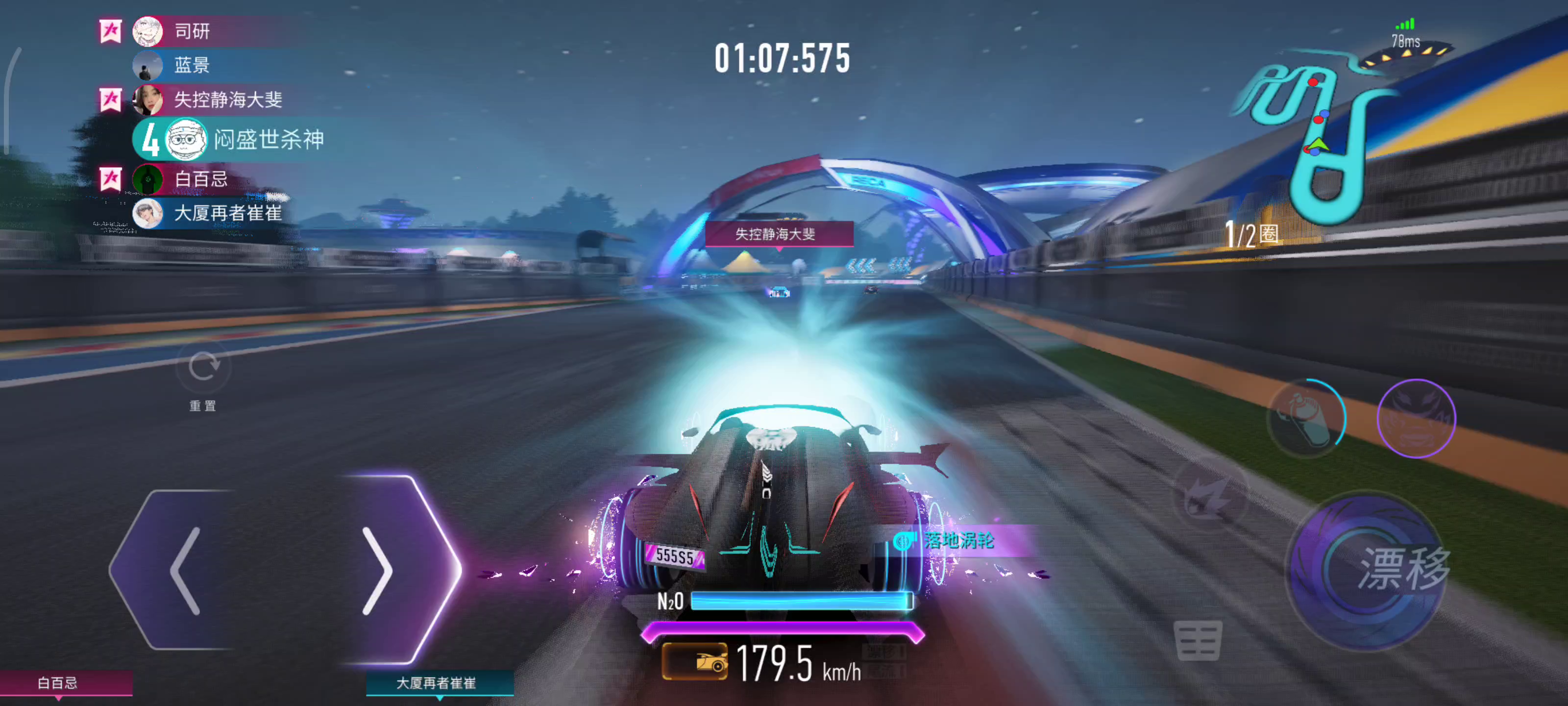Click the 重置 reset car button
The width and height of the screenshot is (1568, 706).
[x=203, y=368]
